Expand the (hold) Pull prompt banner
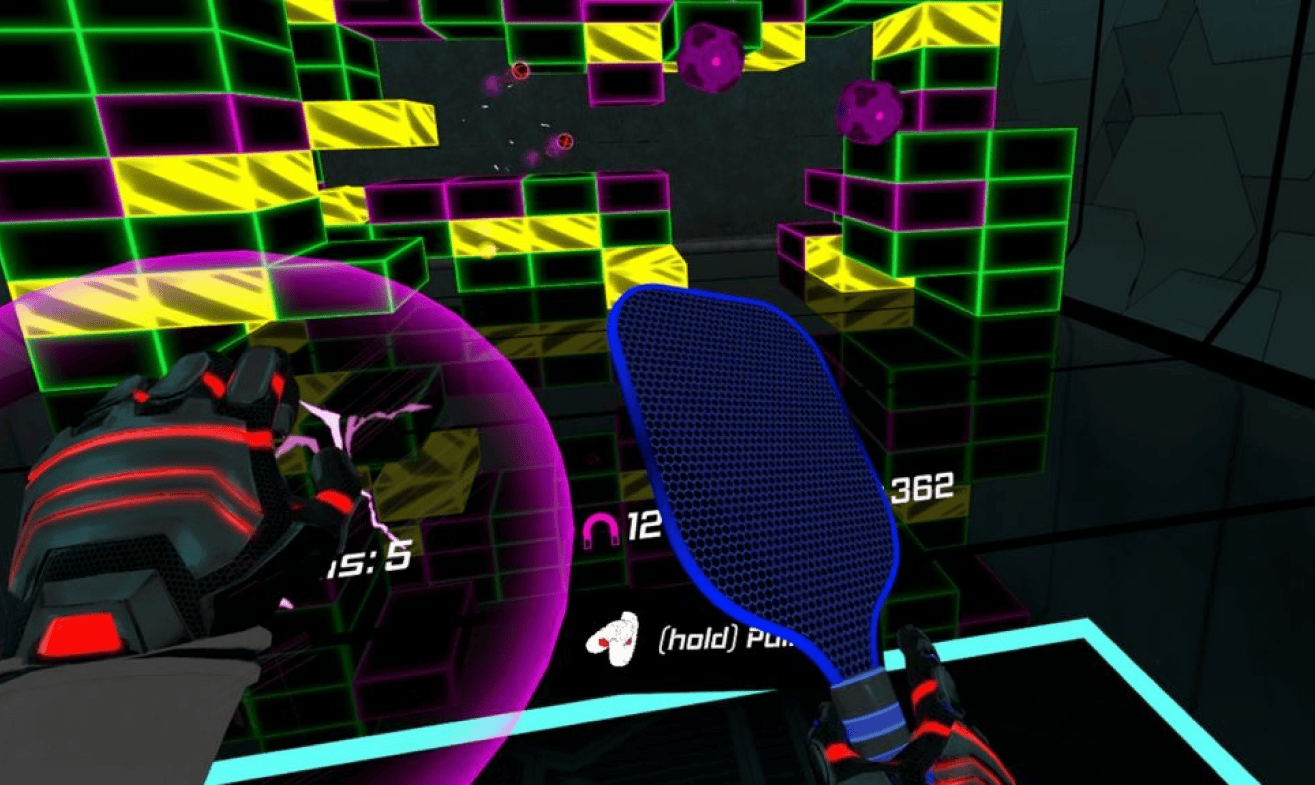This screenshot has width=1315, height=785. click(x=700, y=638)
